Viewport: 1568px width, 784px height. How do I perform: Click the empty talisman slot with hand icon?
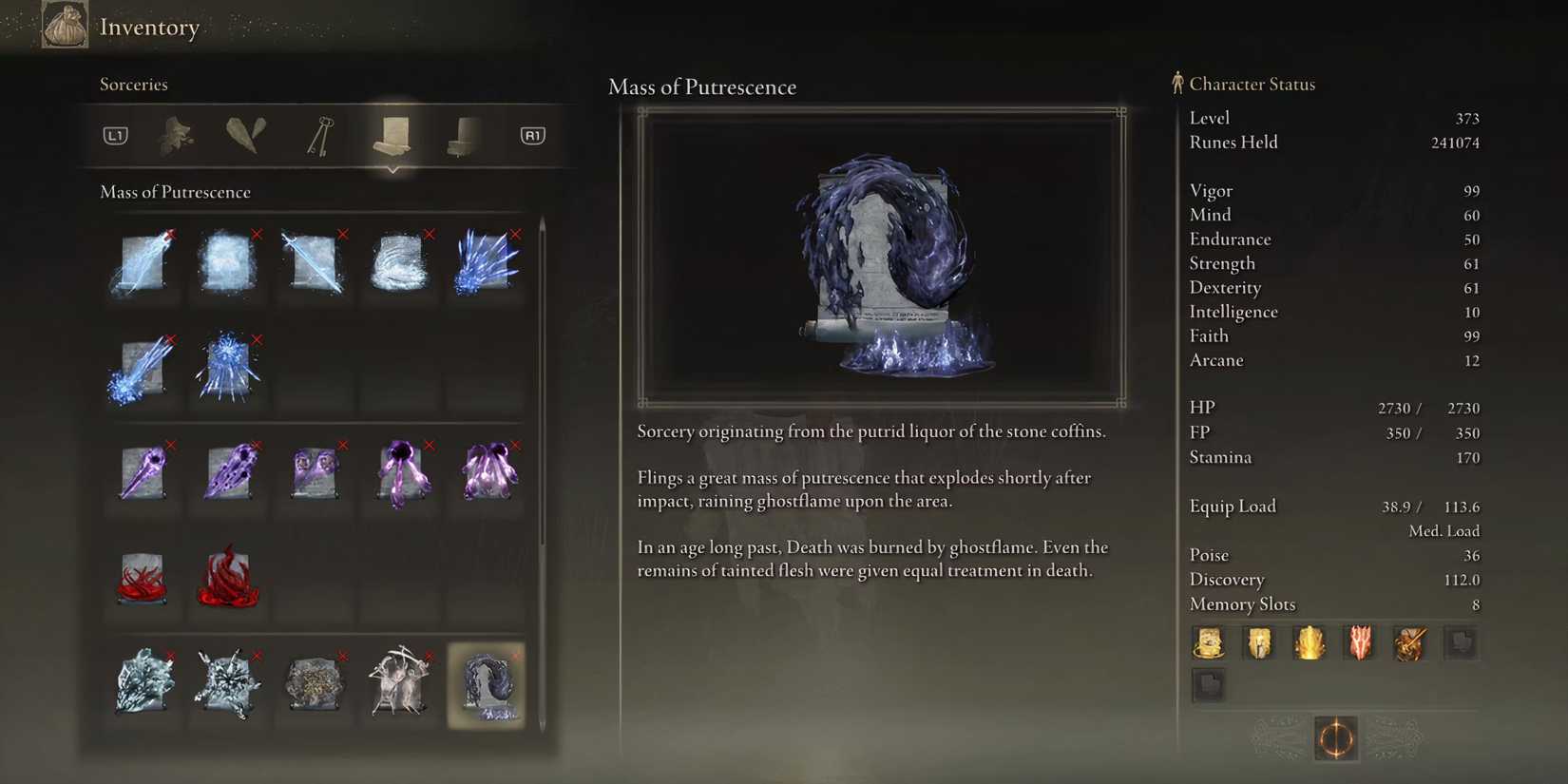pos(1461,642)
